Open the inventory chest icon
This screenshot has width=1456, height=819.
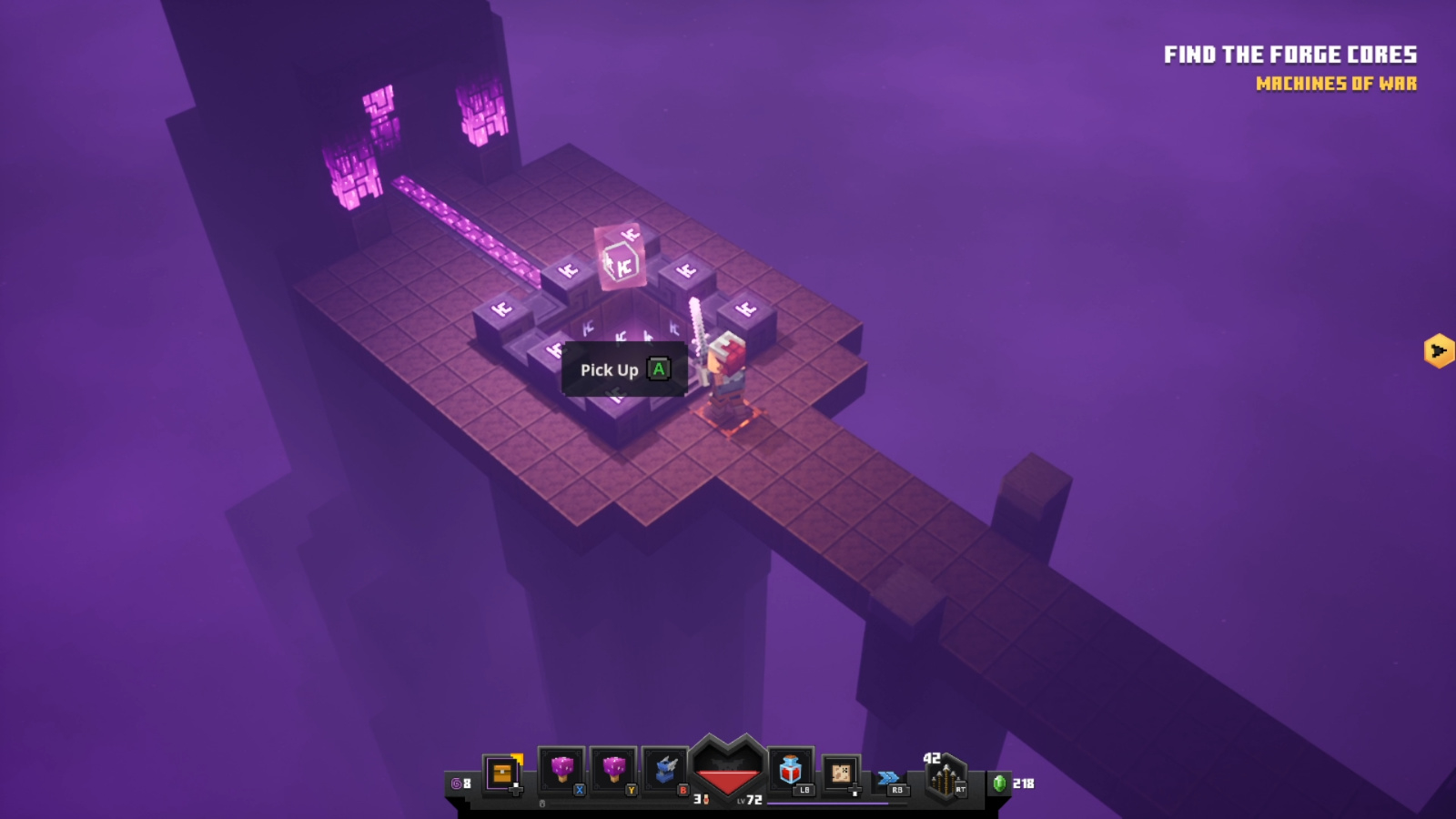coord(501,772)
